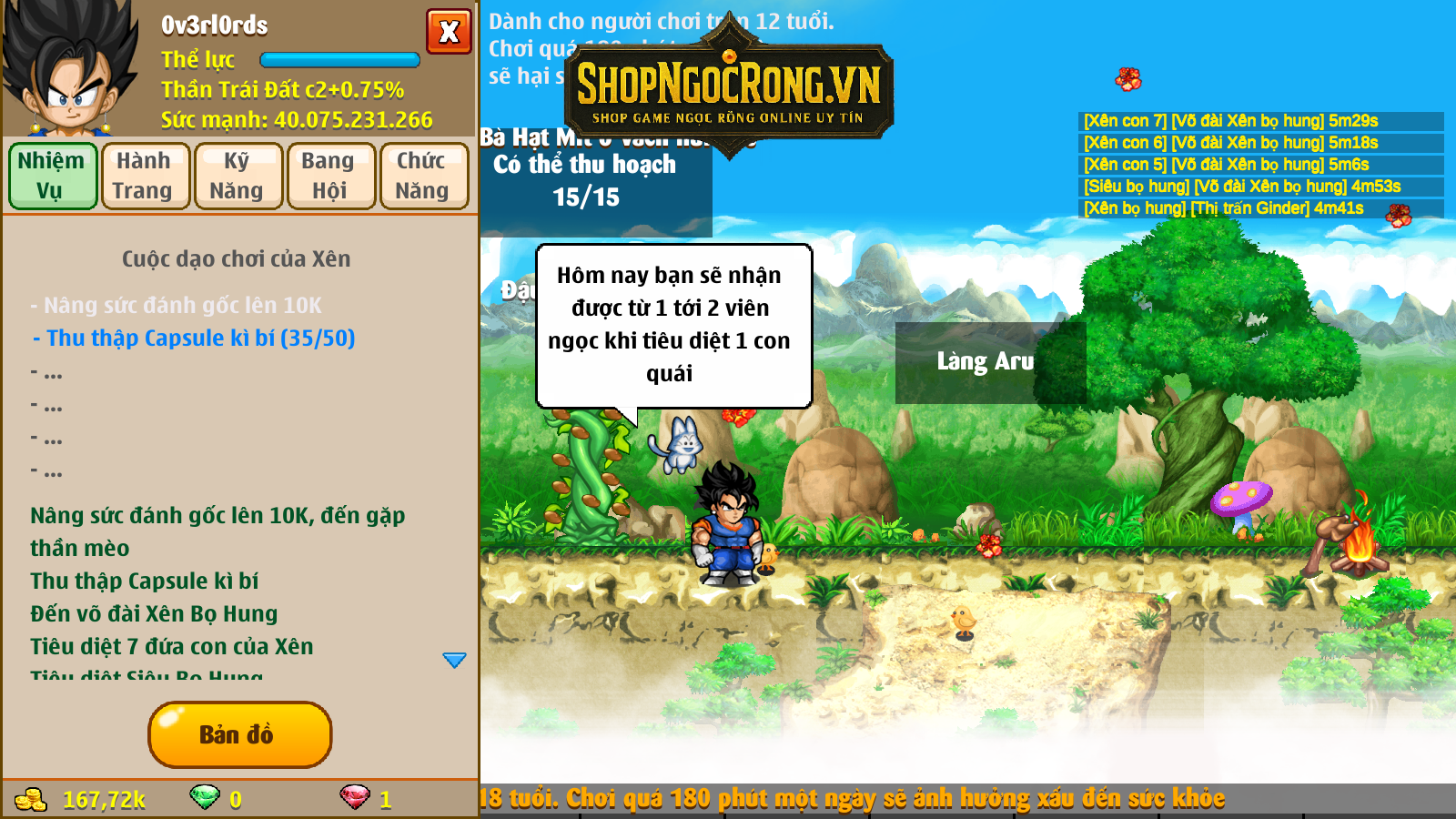Close the character panel with the X button
This screenshot has width=1456, height=819.
tap(449, 32)
